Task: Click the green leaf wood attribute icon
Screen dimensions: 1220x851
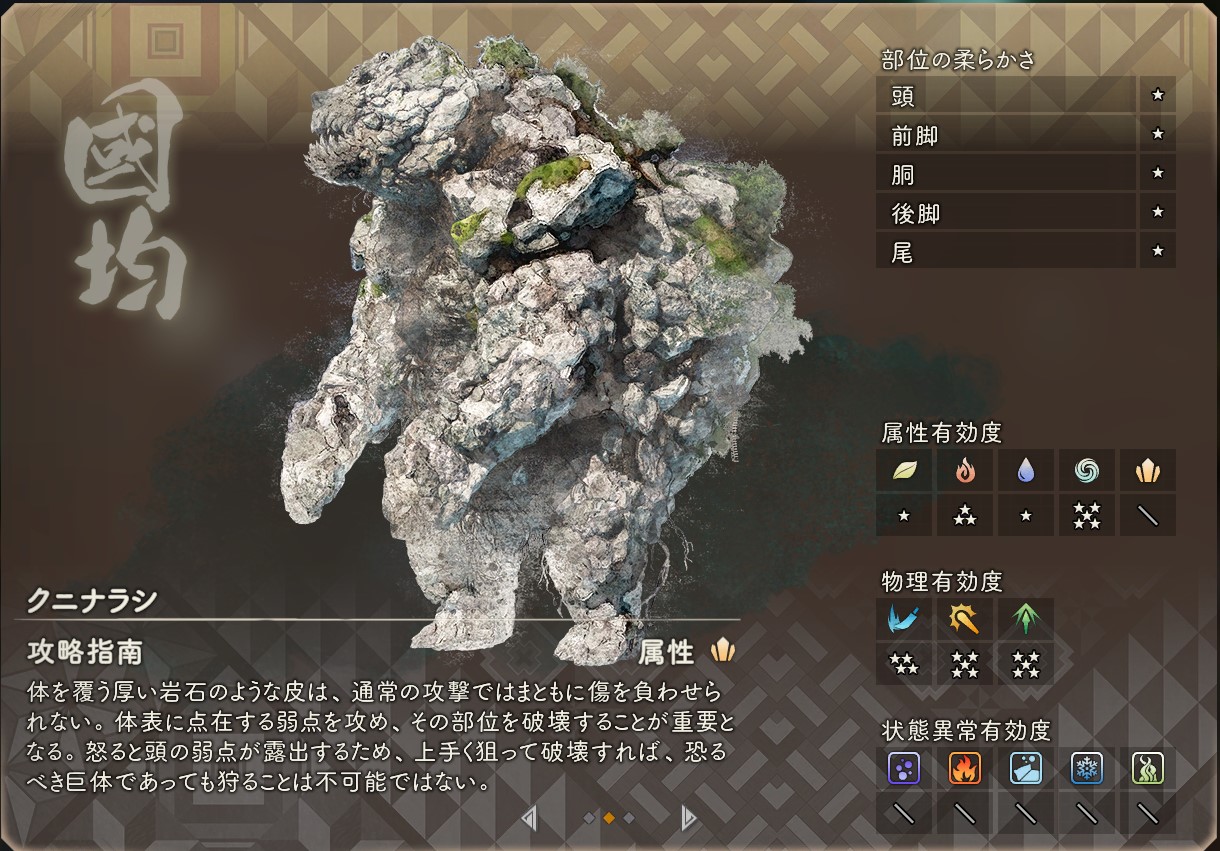Action: (x=904, y=470)
